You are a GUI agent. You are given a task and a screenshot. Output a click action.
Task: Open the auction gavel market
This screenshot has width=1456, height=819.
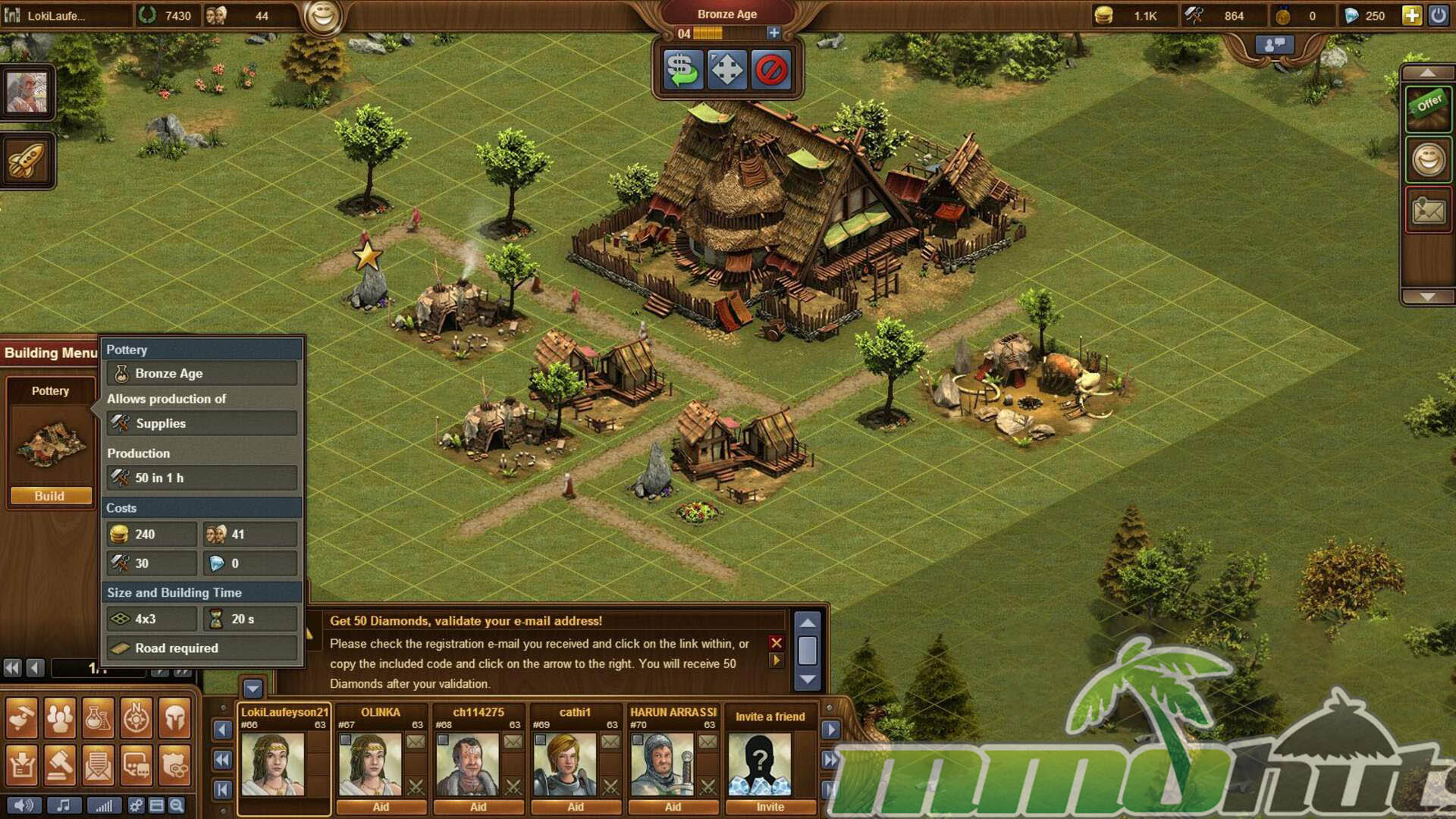[60, 766]
